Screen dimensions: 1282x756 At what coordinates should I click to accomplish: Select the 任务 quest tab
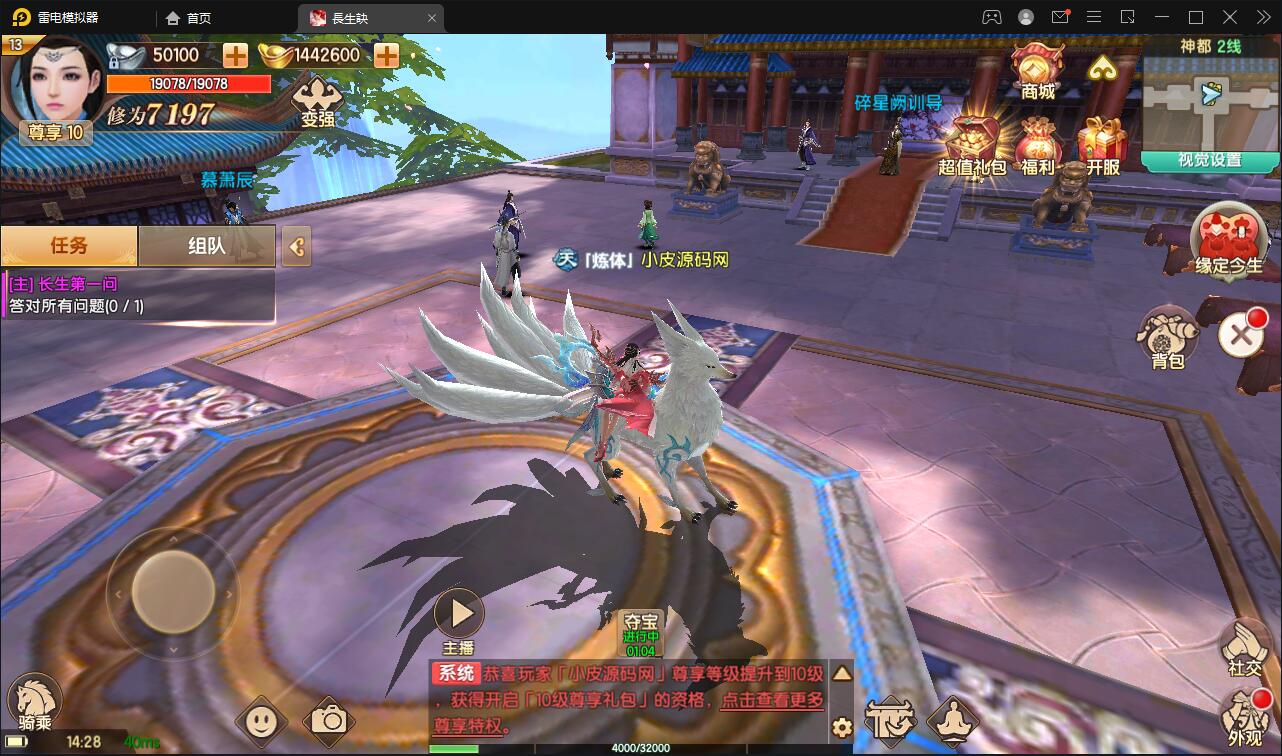click(x=69, y=245)
